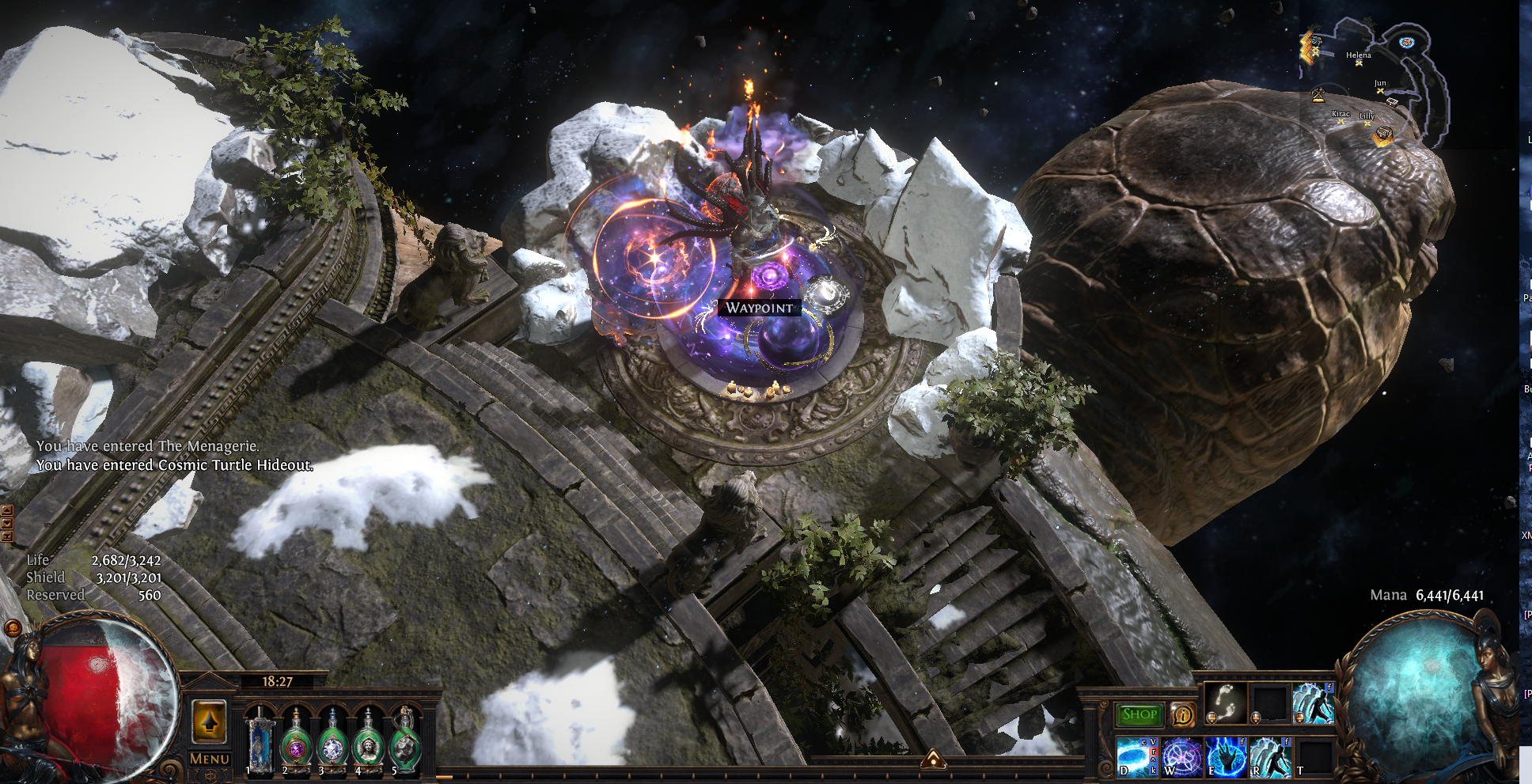Image resolution: width=1532 pixels, height=784 pixels.
Task: Use the blue flask in slot 1
Action: click(x=259, y=744)
